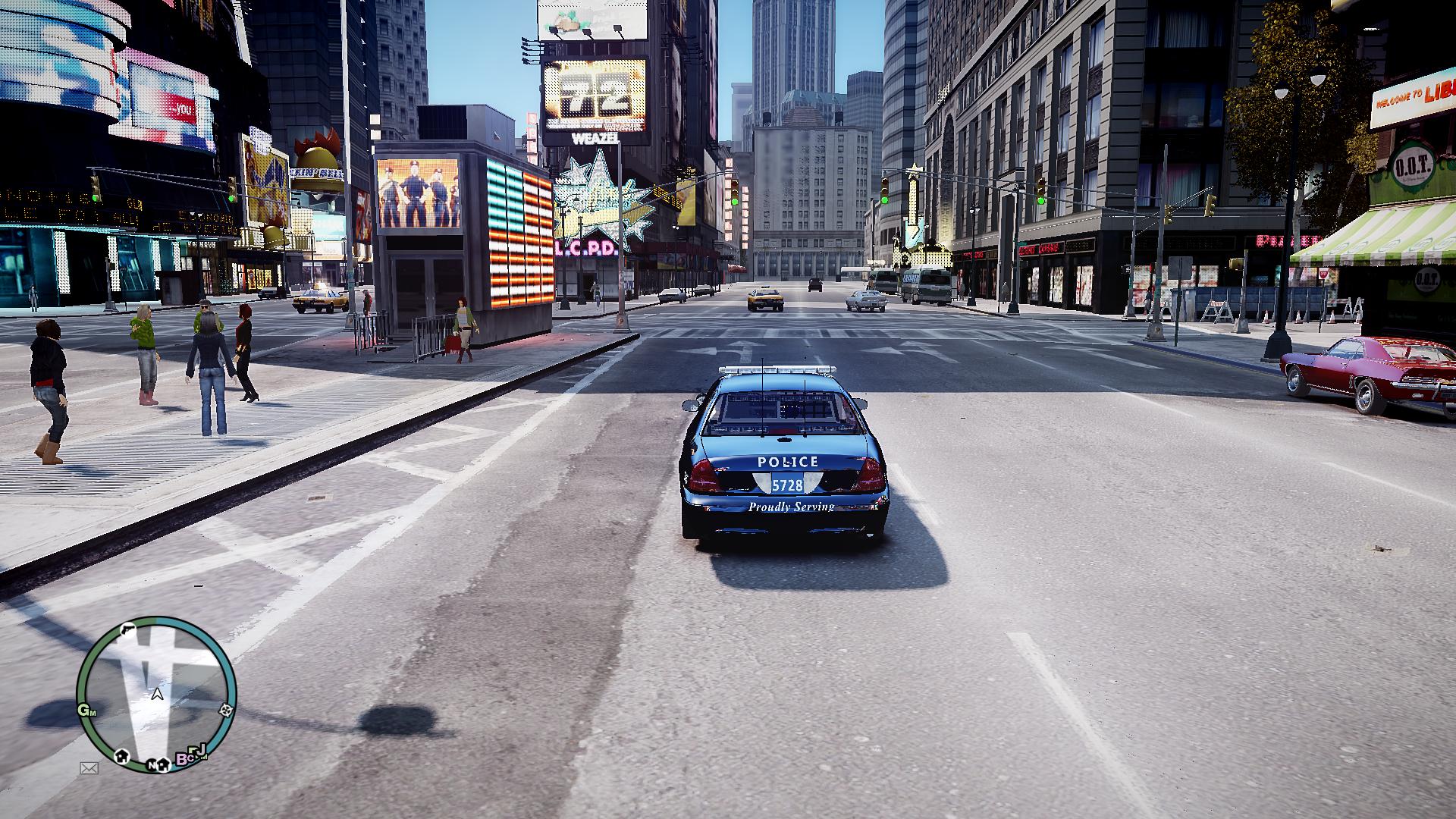Open the envelope message icon
The height and width of the screenshot is (819, 1456).
(x=89, y=768)
